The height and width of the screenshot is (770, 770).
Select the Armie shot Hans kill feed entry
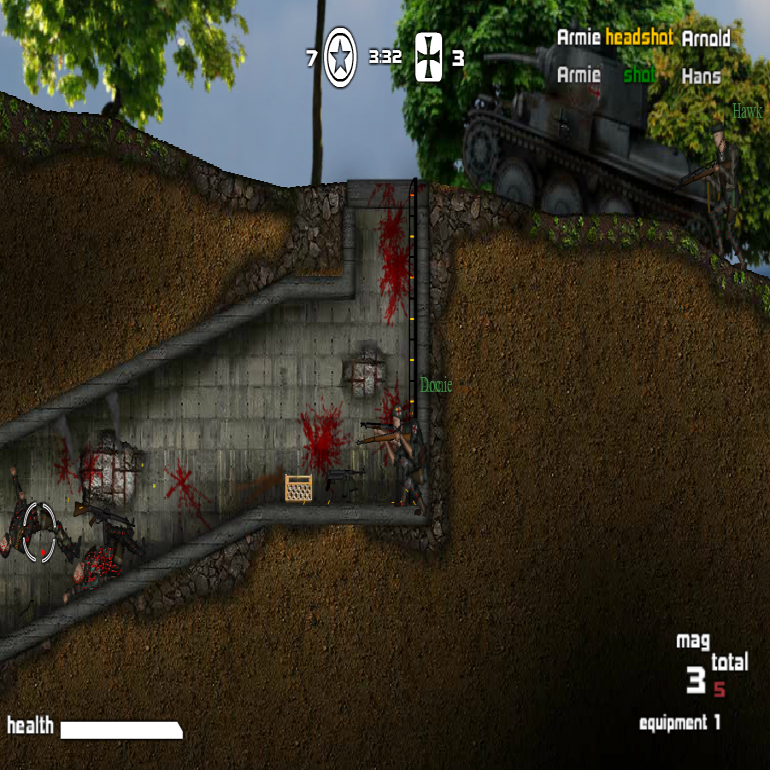tap(638, 75)
